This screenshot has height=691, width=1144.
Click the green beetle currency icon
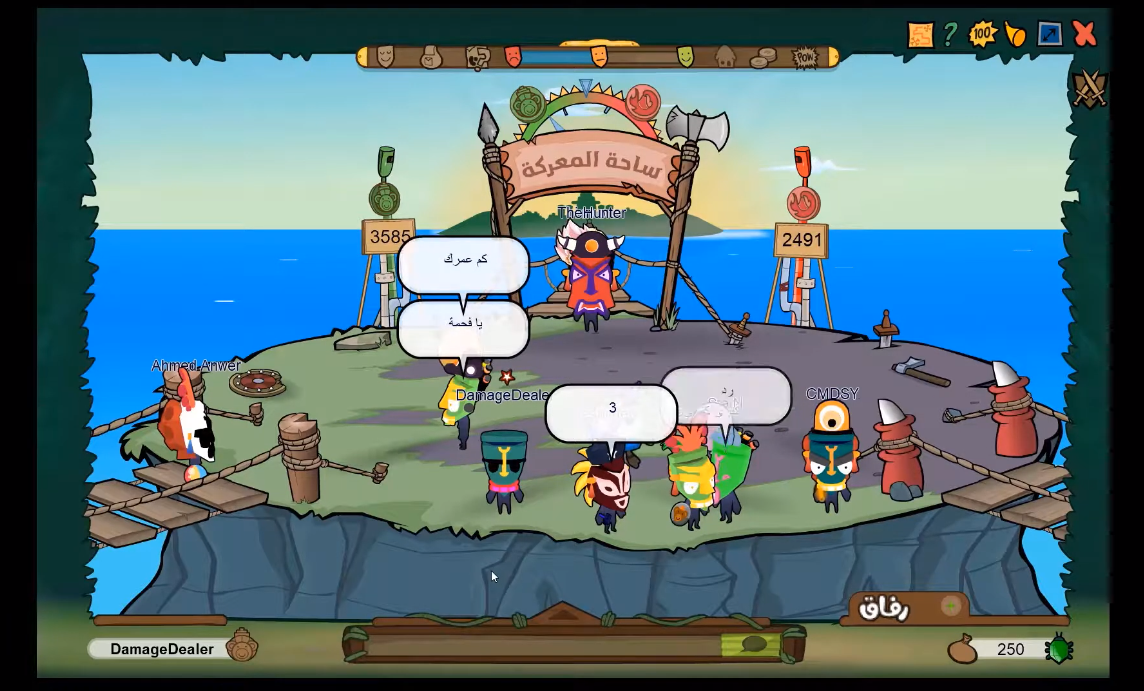click(1058, 649)
